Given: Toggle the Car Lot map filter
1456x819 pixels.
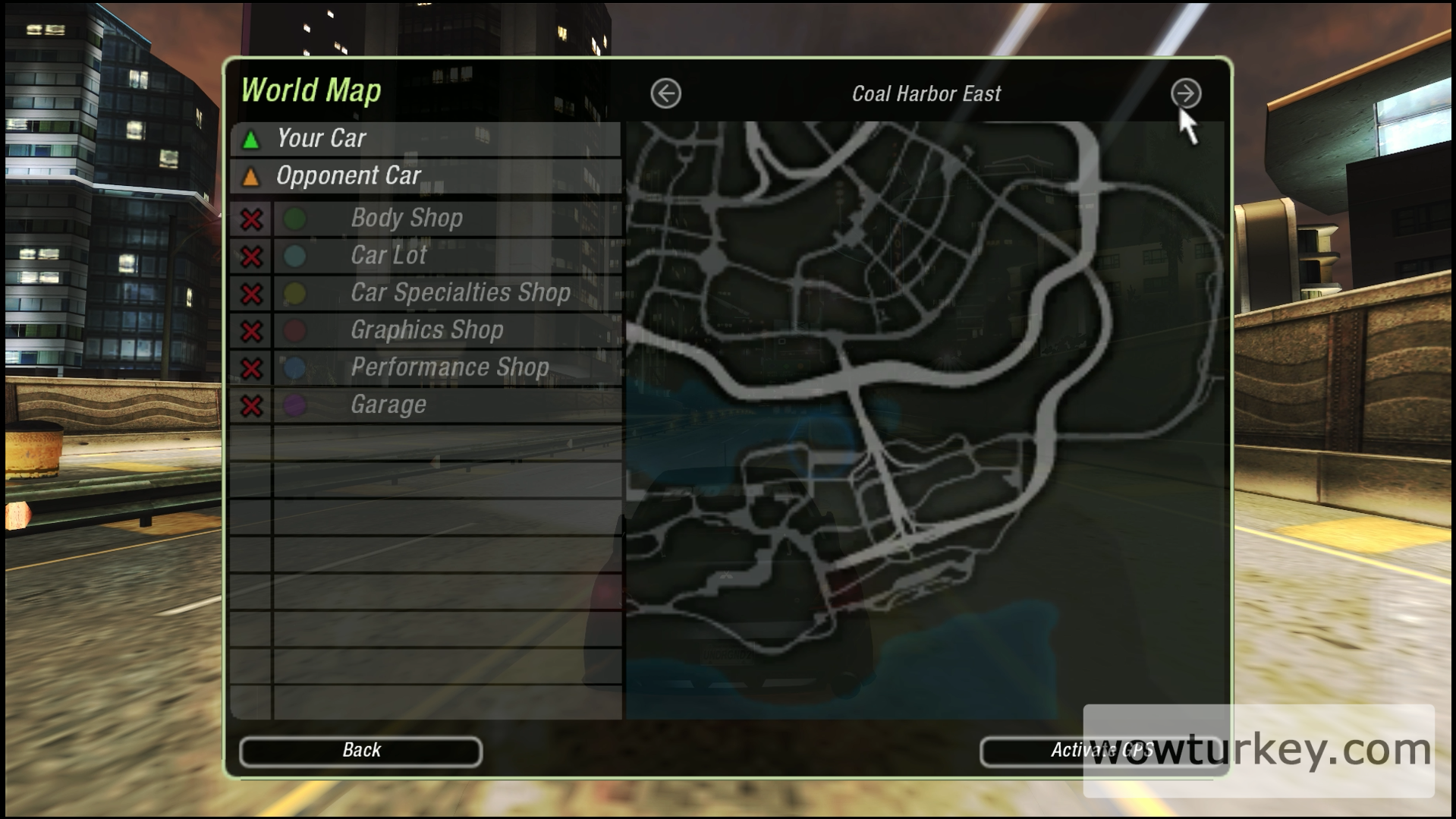Looking at the screenshot, I should pos(252,257).
